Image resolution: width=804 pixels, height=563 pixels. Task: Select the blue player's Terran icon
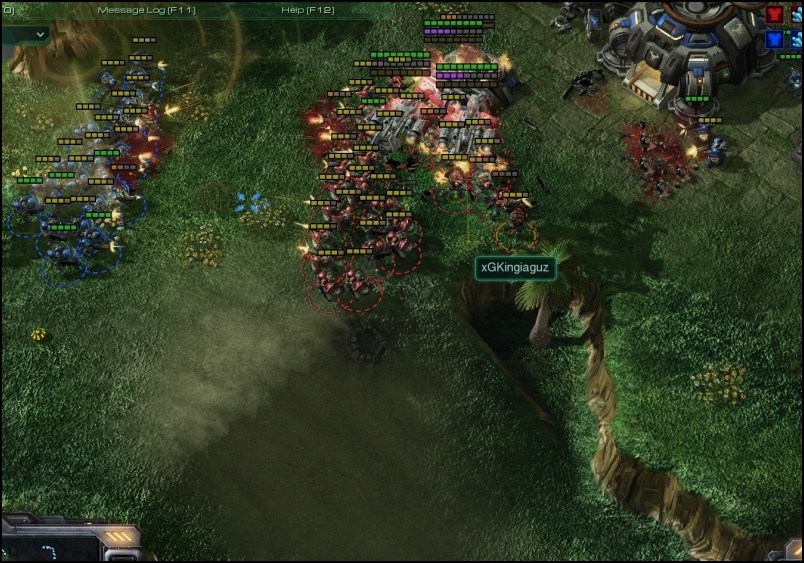pyautogui.click(x=775, y=40)
